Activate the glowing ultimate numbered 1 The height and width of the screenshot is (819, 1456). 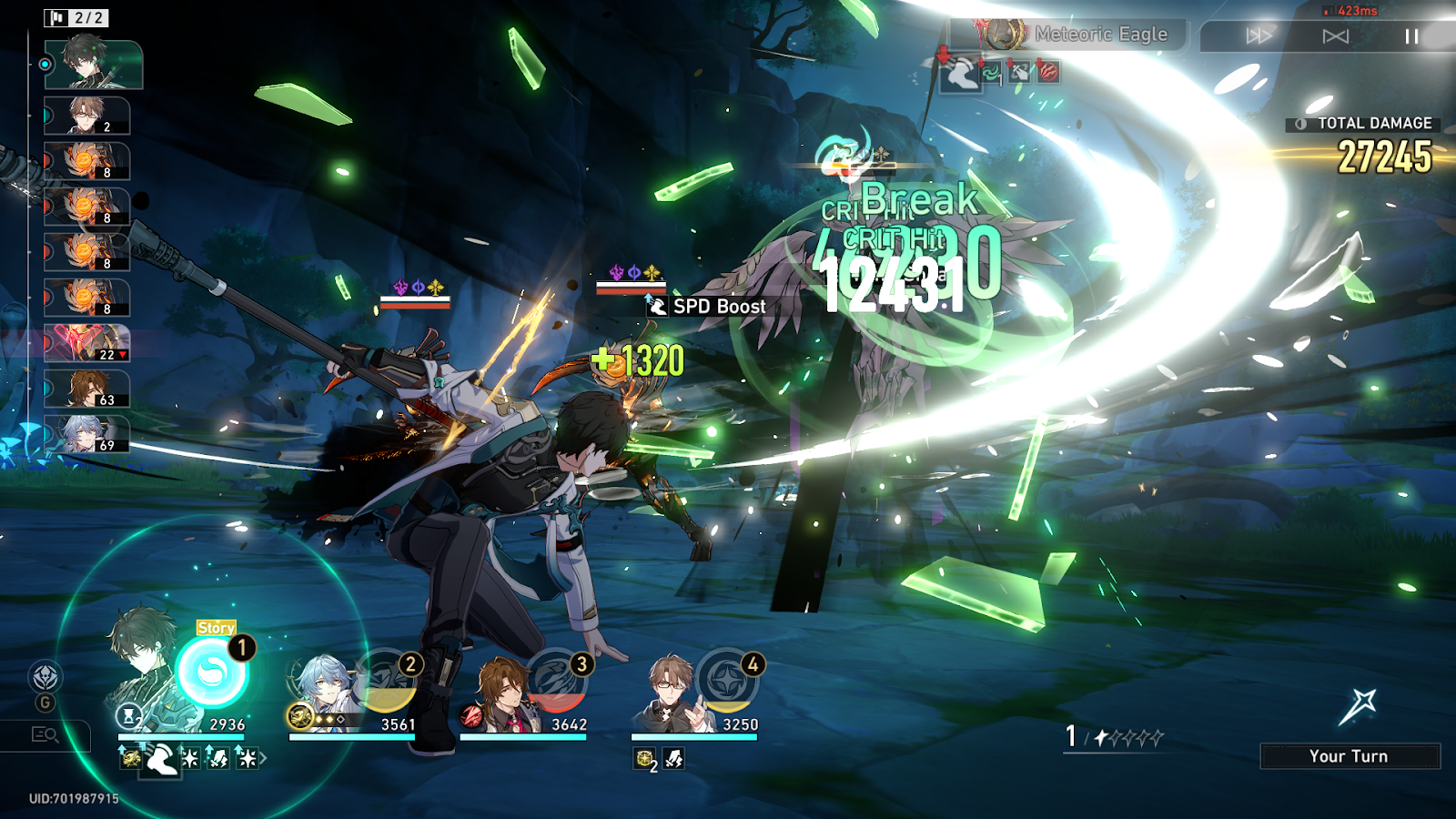tap(212, 673)
